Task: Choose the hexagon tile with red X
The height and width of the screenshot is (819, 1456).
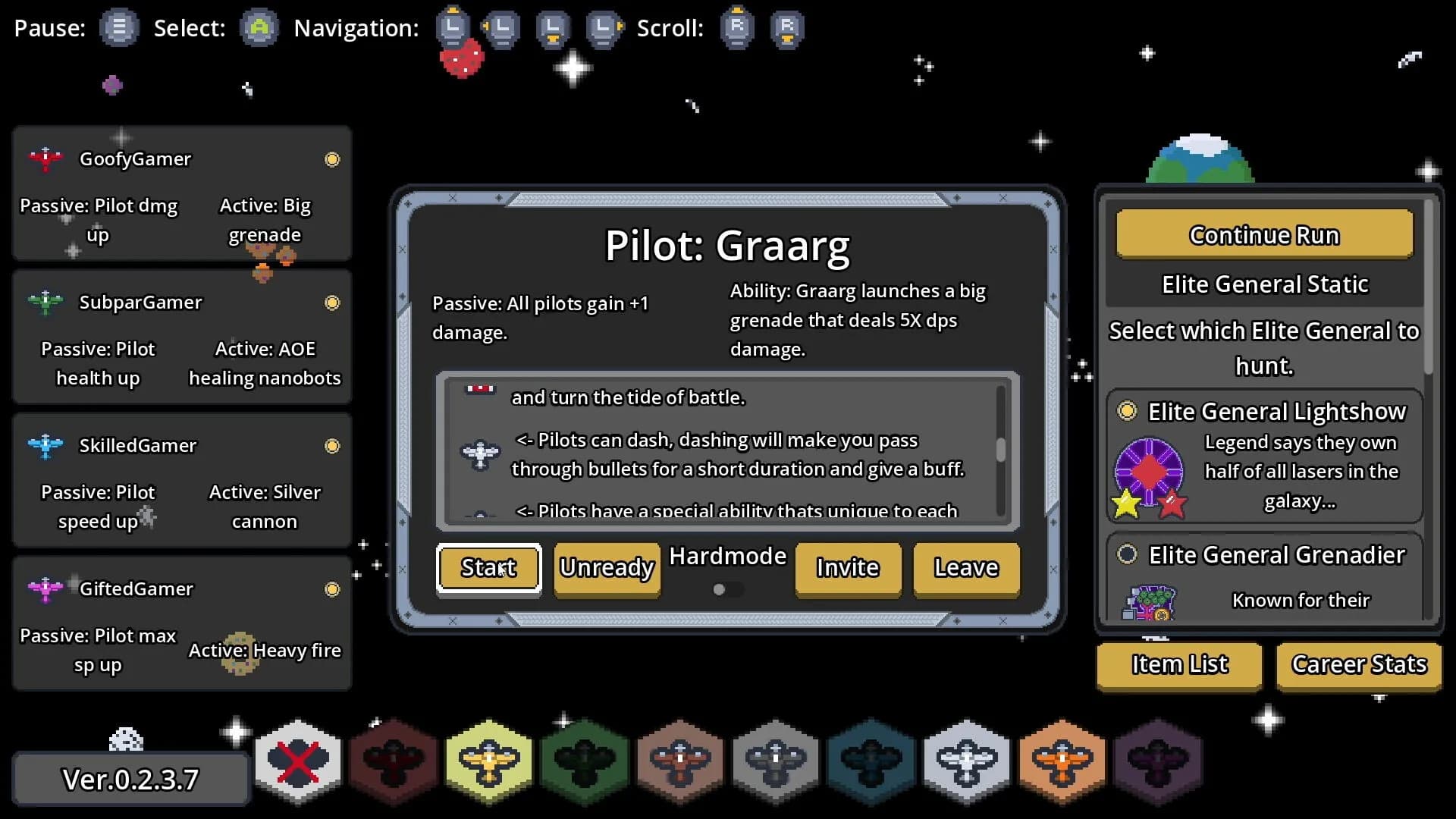Action: pyautogui.click(x=298, y=761)
